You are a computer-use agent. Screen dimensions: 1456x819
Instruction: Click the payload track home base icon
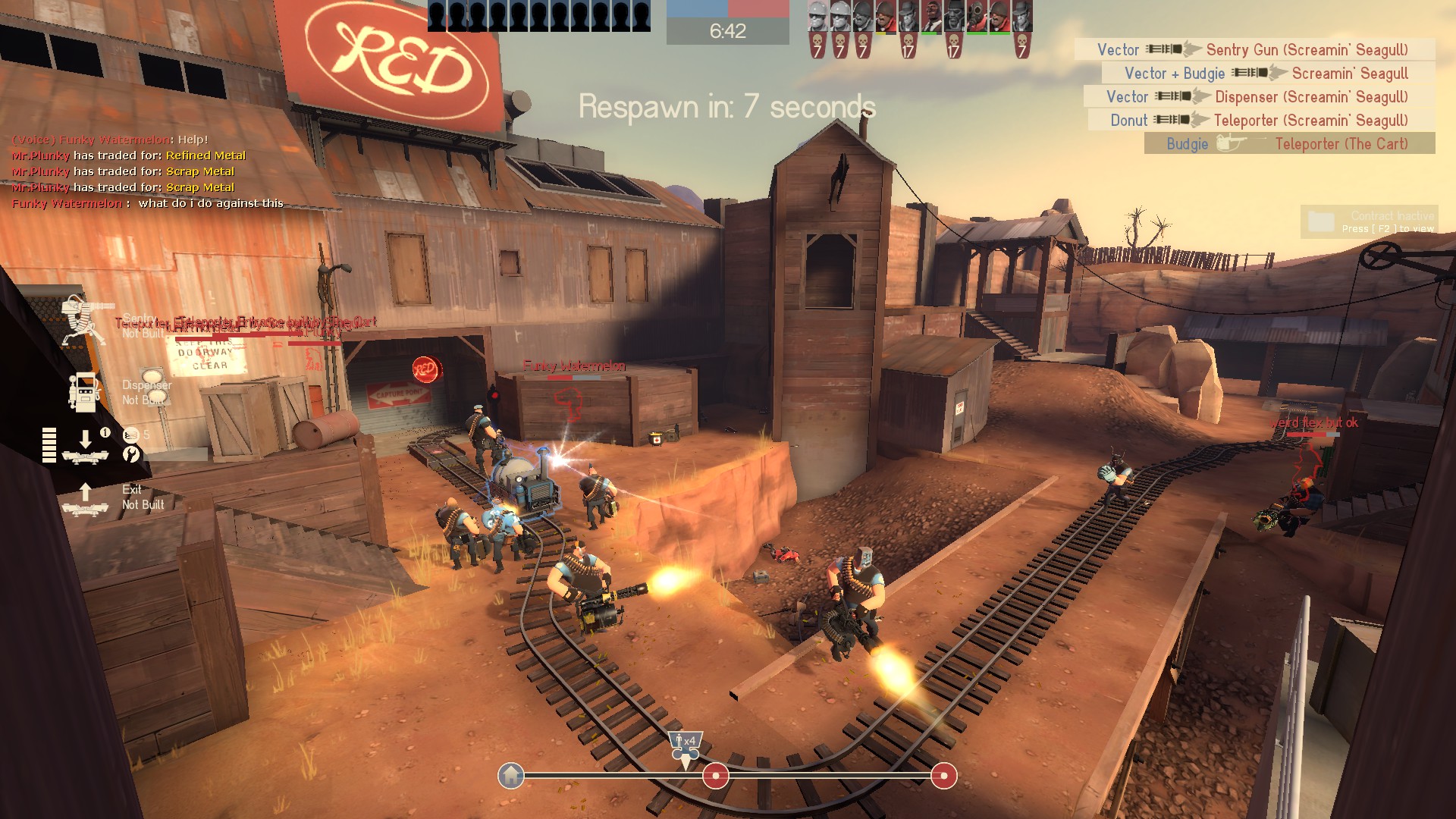(511, 776)
